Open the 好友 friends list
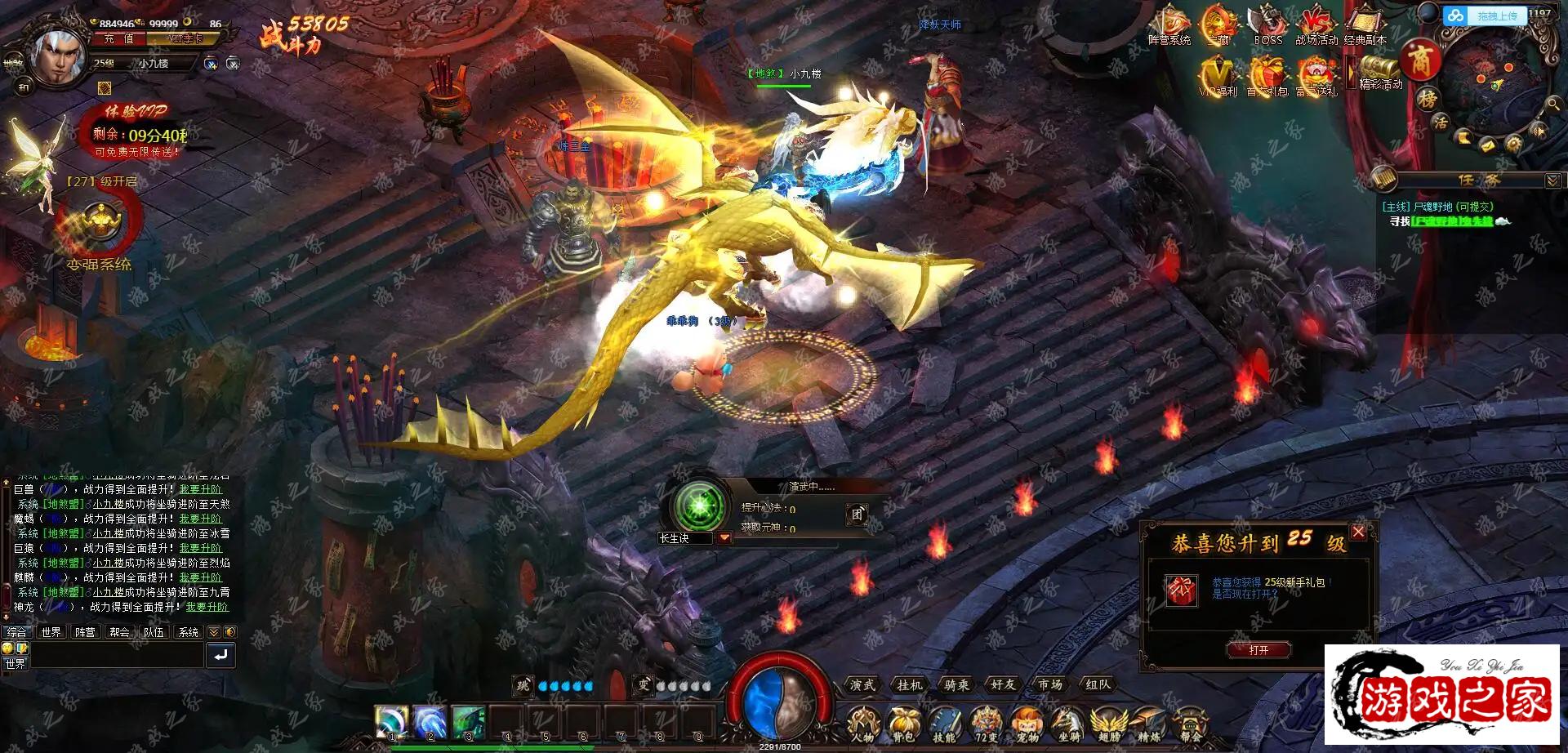 pyautogui.click(x=1003, y=685)
